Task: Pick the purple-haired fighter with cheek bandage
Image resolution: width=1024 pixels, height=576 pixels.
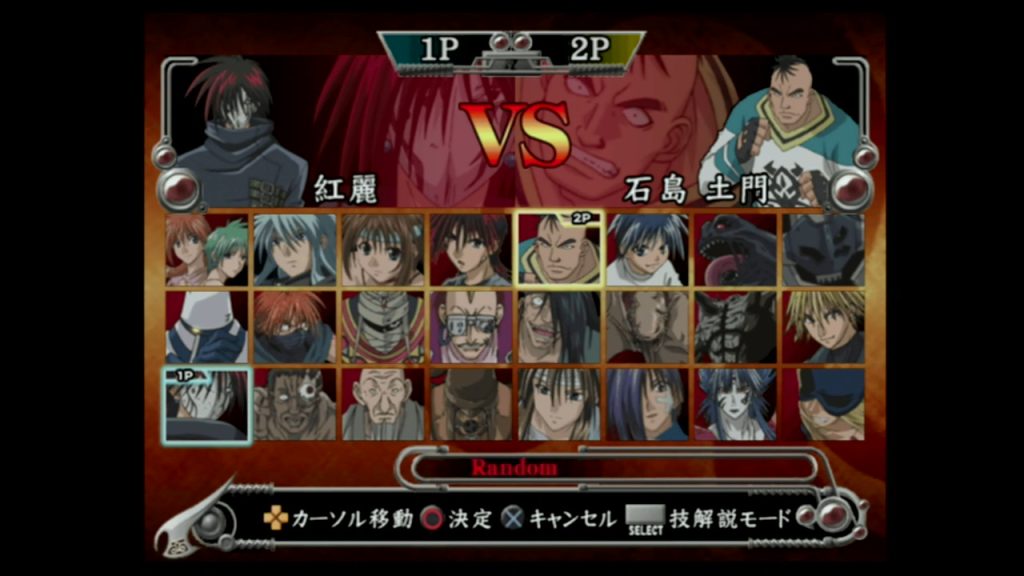Action: (647, 404)
